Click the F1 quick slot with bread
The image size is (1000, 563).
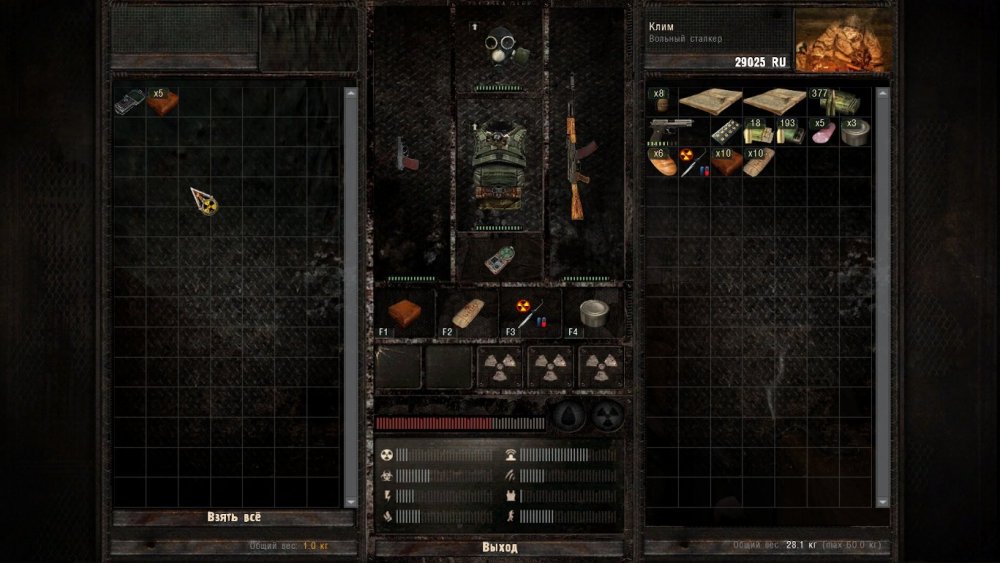pos(405,313)
